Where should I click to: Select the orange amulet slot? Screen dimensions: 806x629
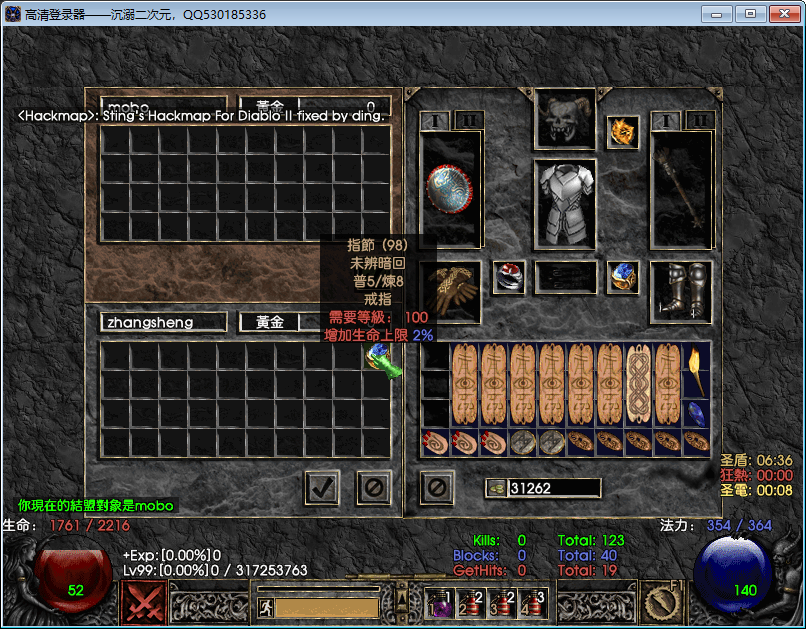(623, 132)
